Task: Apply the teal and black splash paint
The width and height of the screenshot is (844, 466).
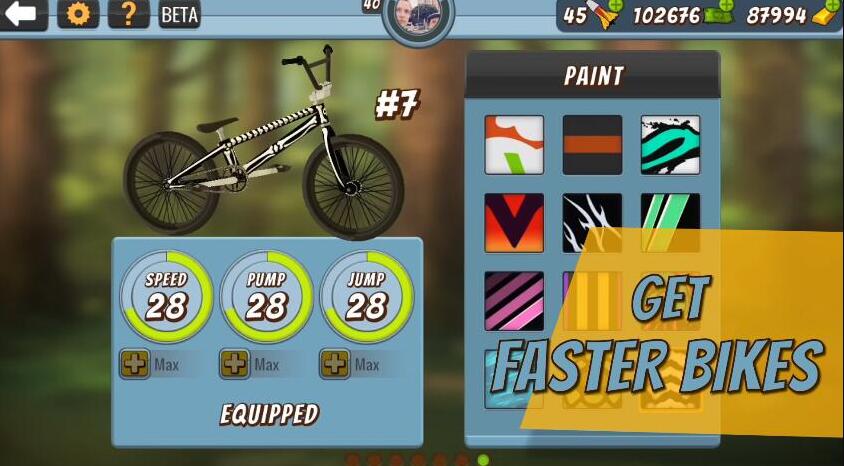Action: pos(670,145)
